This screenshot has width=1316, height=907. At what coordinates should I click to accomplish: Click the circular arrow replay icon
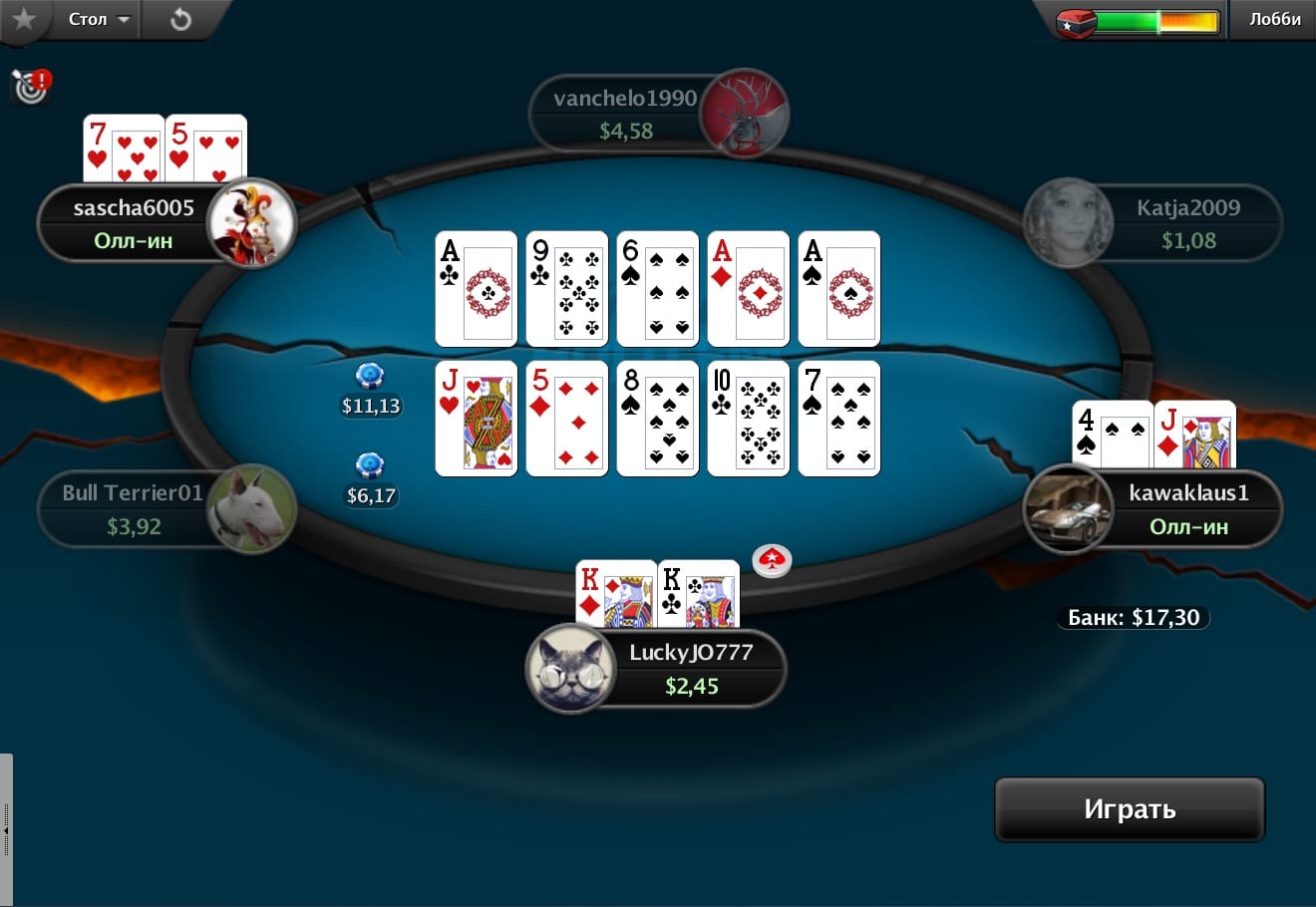point(180,19)
